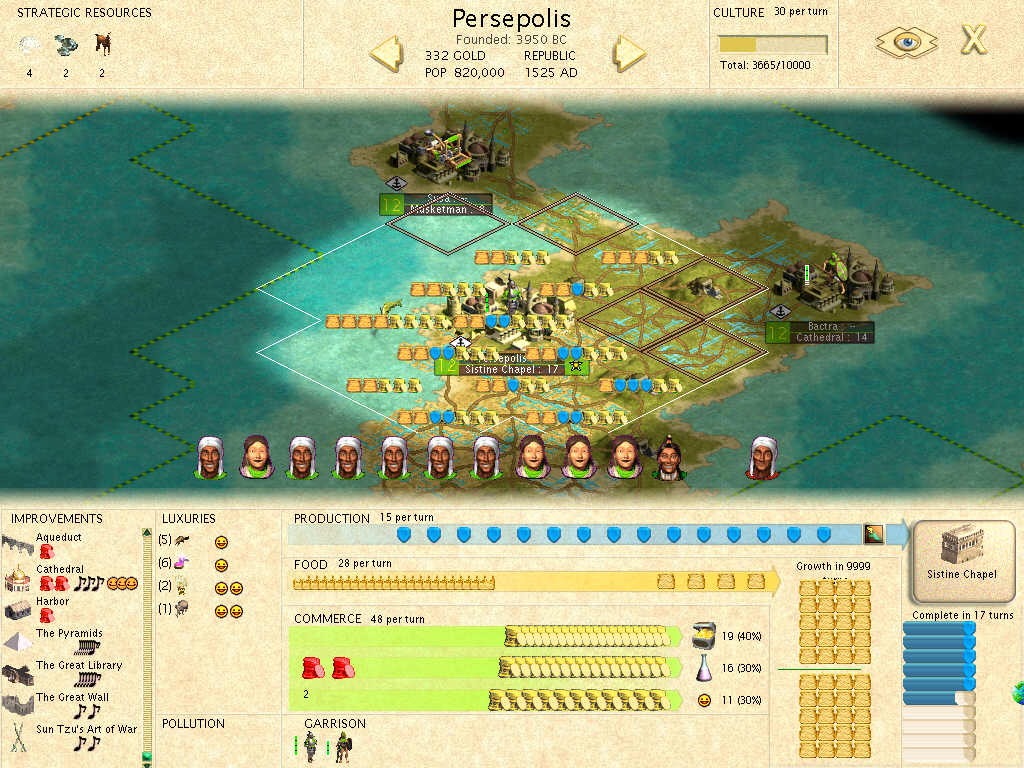Go to the next city arrow
1024x768 pixels.
pos(629,53)
